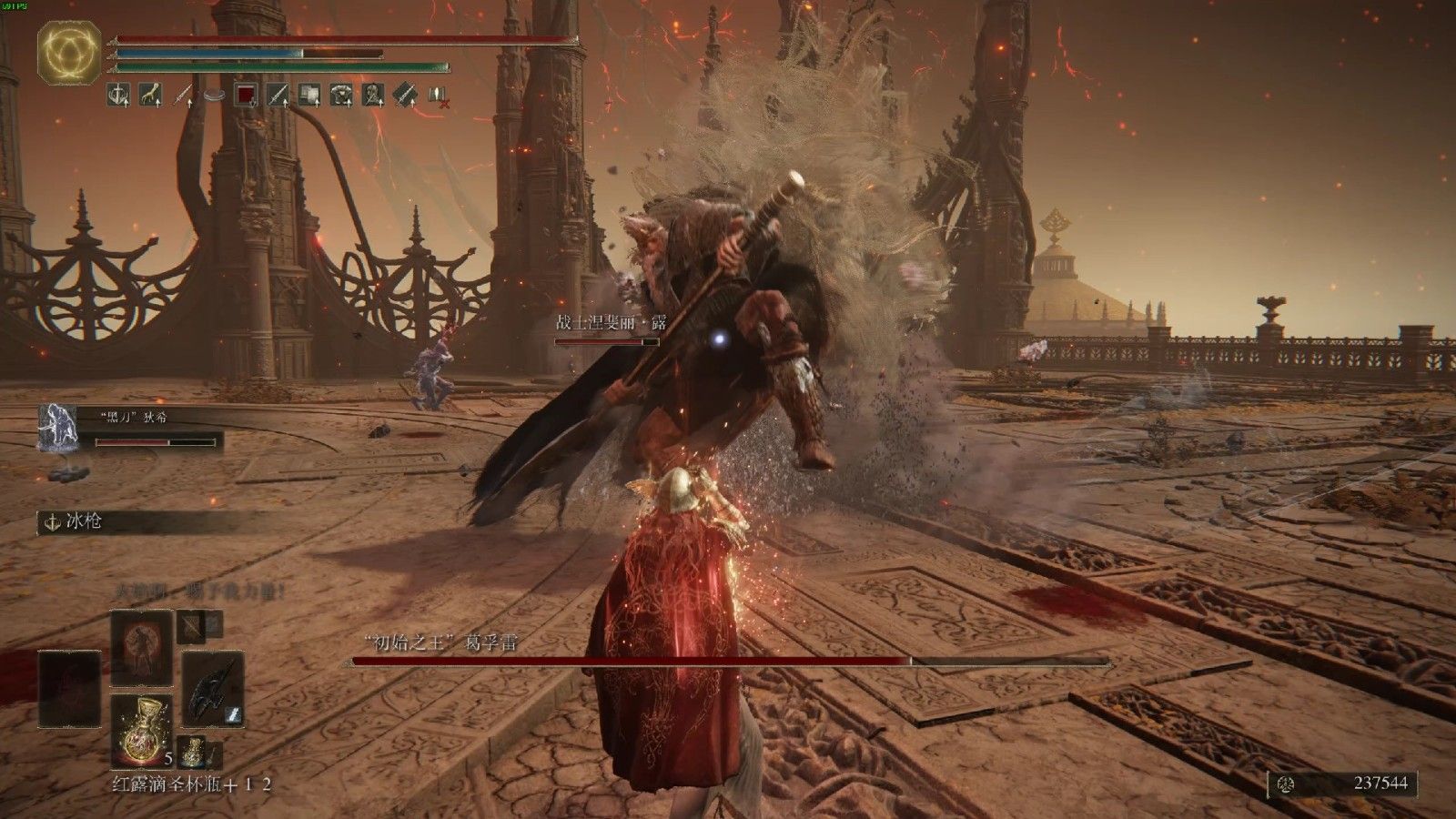Screen dimensions: 1456x819
Task: Inspect the red-crossed status icon
Action: point(438,94)
